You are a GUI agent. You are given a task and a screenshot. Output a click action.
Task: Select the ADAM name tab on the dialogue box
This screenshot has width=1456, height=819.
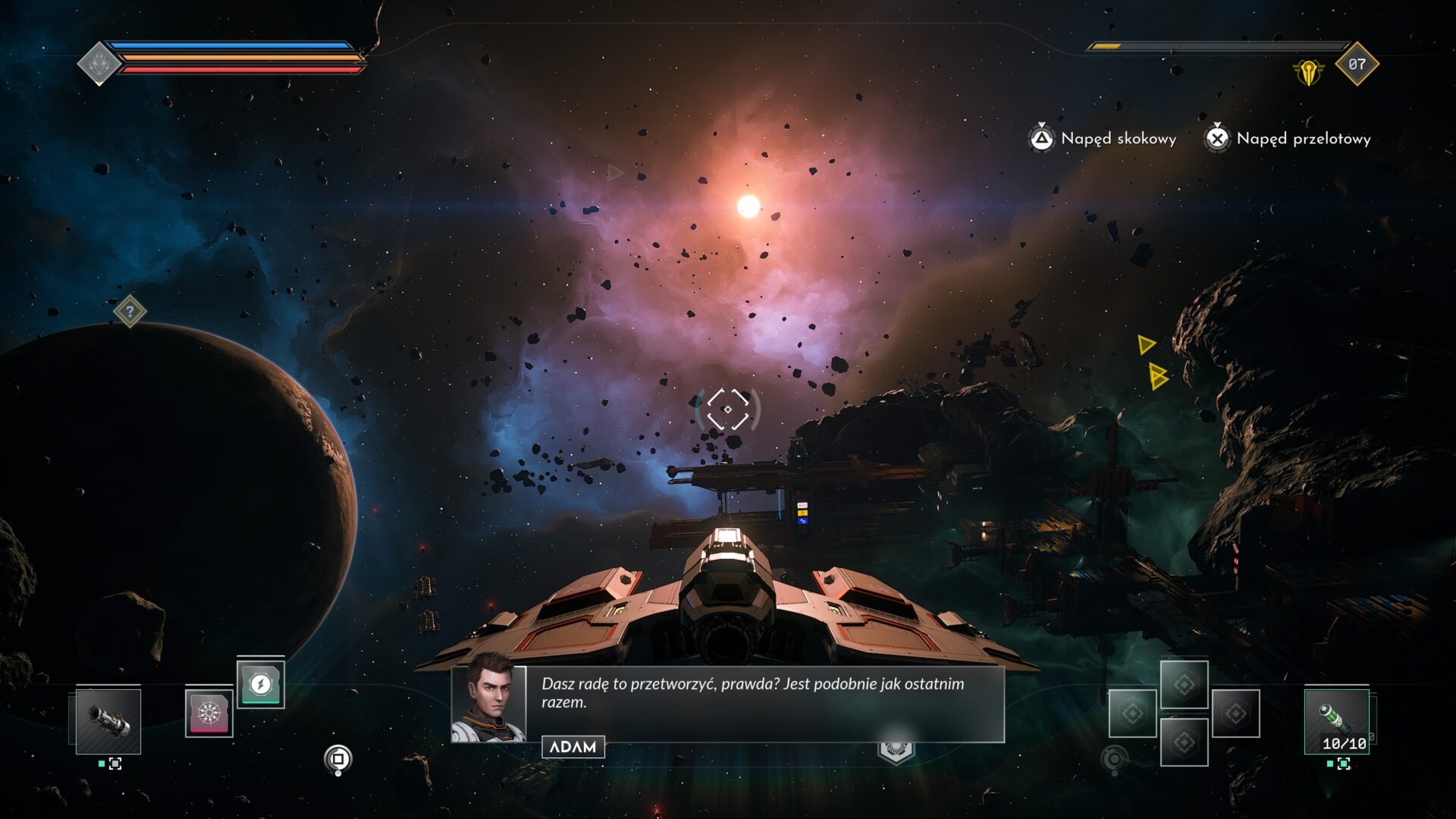573,747
